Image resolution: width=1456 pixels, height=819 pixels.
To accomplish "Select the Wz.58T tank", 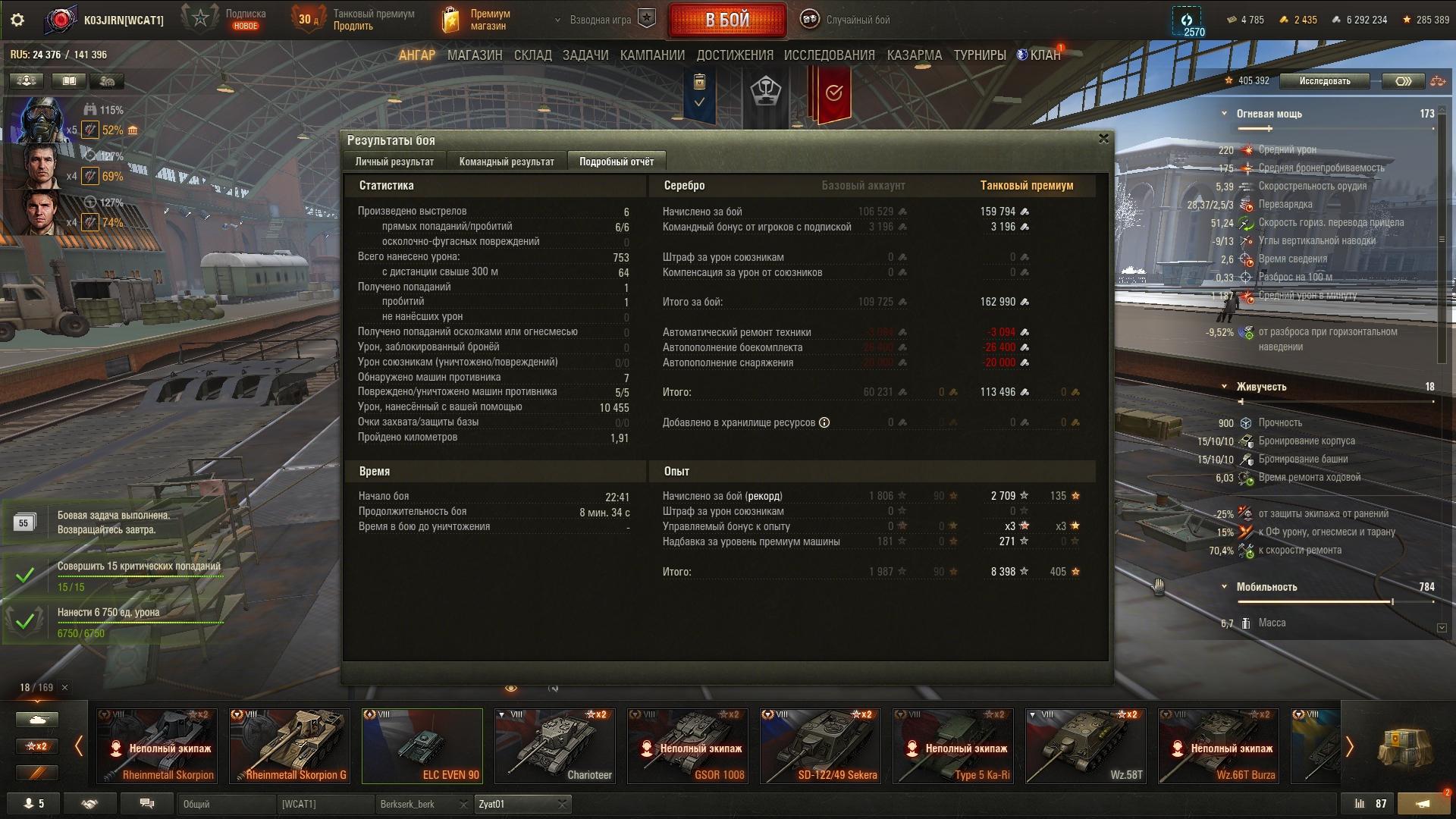I will click(x=1086, y=745).
